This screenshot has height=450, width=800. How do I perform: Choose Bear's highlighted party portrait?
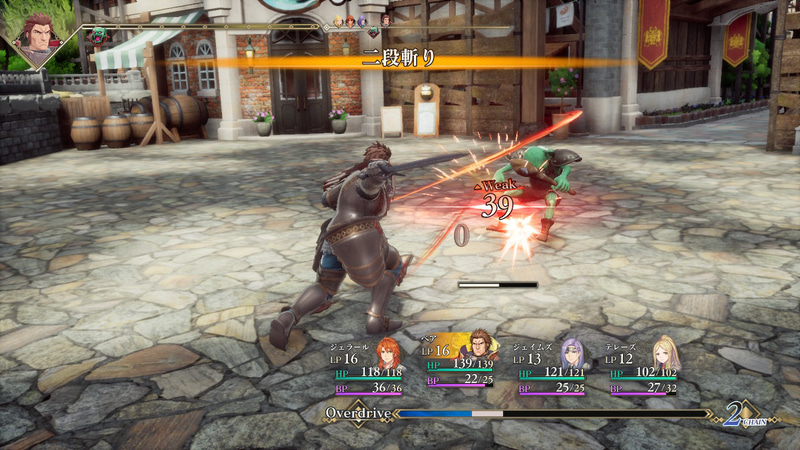[482, 350]
